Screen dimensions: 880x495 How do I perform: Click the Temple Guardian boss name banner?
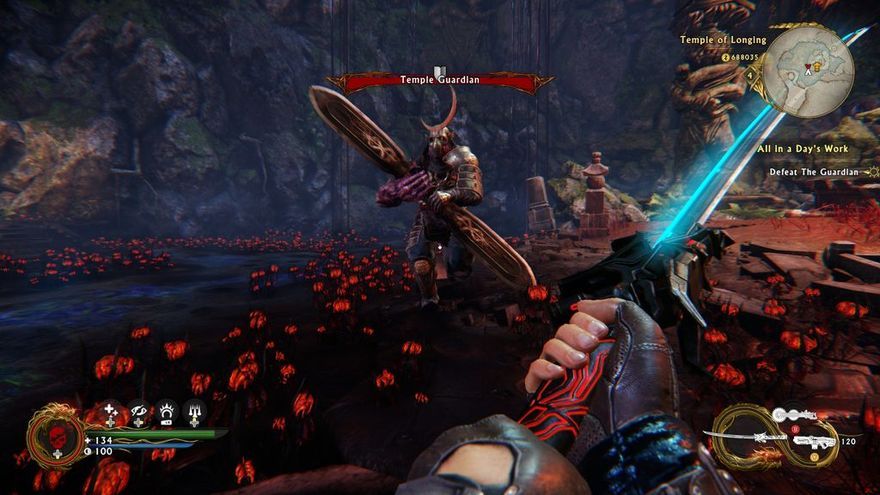(439, 80)
